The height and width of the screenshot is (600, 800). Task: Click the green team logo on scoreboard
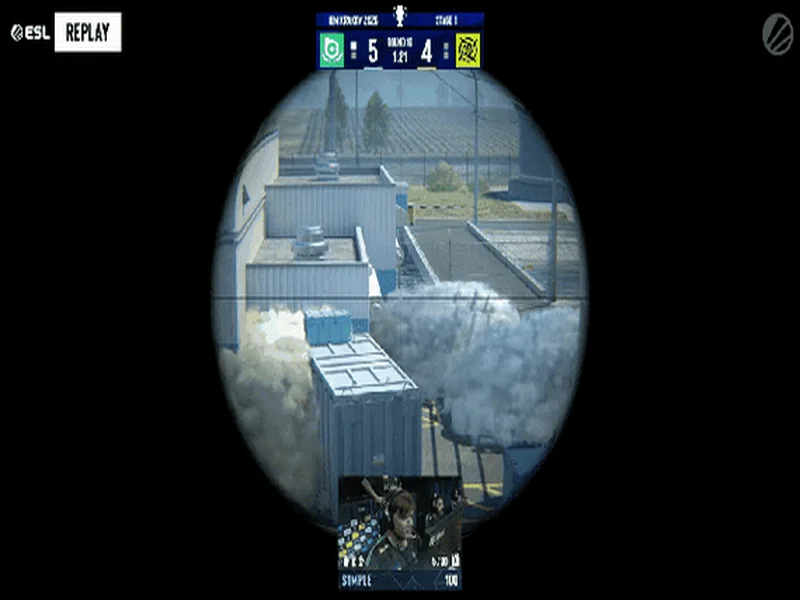[x=332, y=50]
